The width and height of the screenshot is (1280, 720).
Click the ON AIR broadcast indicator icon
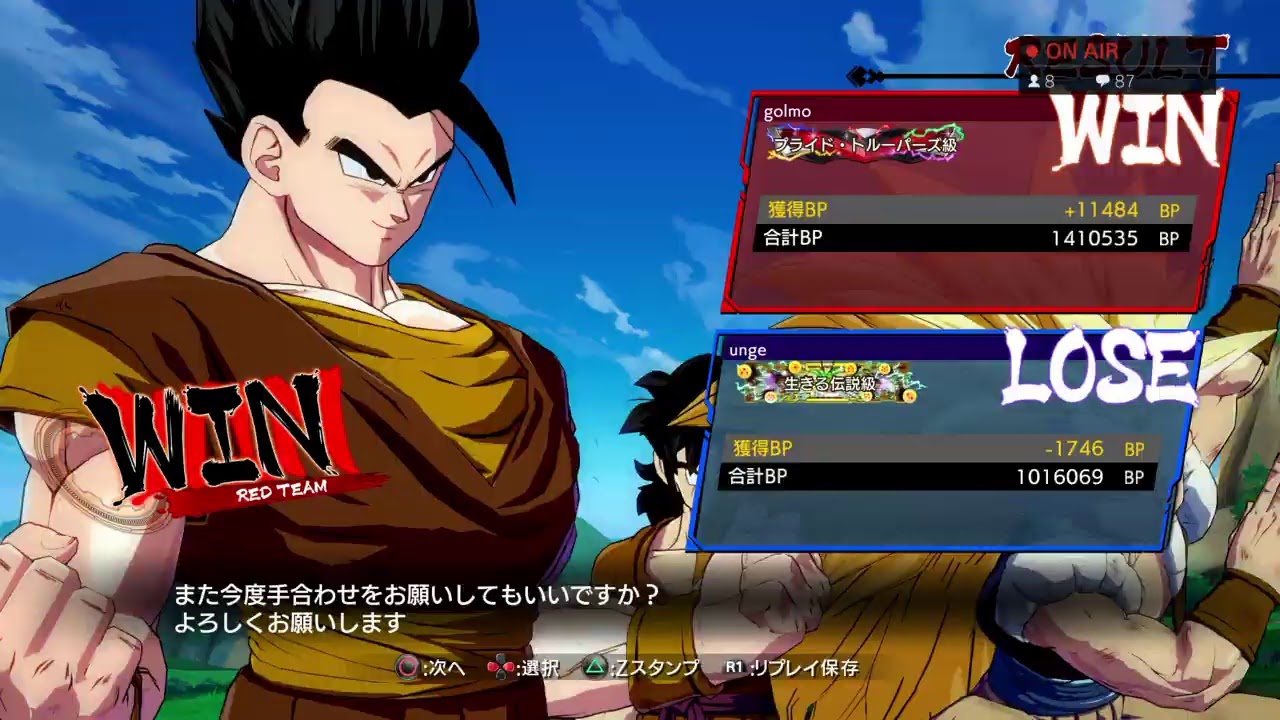[1063, 50]
